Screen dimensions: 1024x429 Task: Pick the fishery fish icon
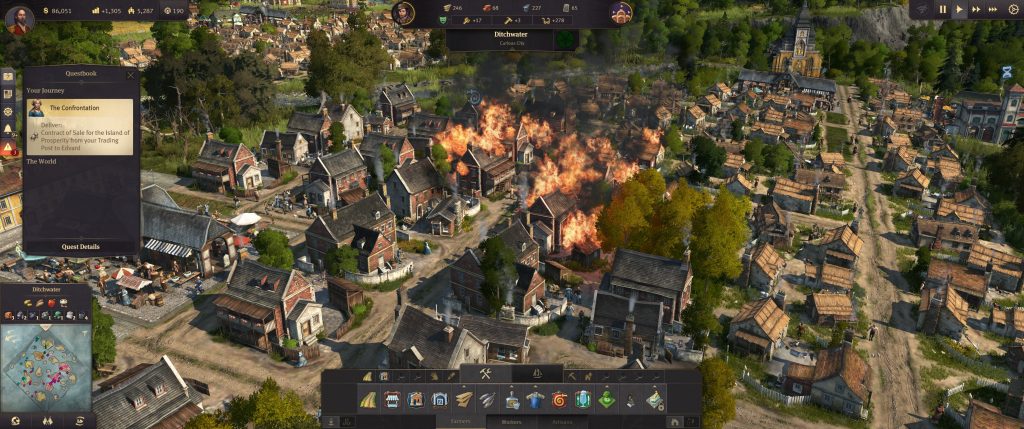point(487,399)
